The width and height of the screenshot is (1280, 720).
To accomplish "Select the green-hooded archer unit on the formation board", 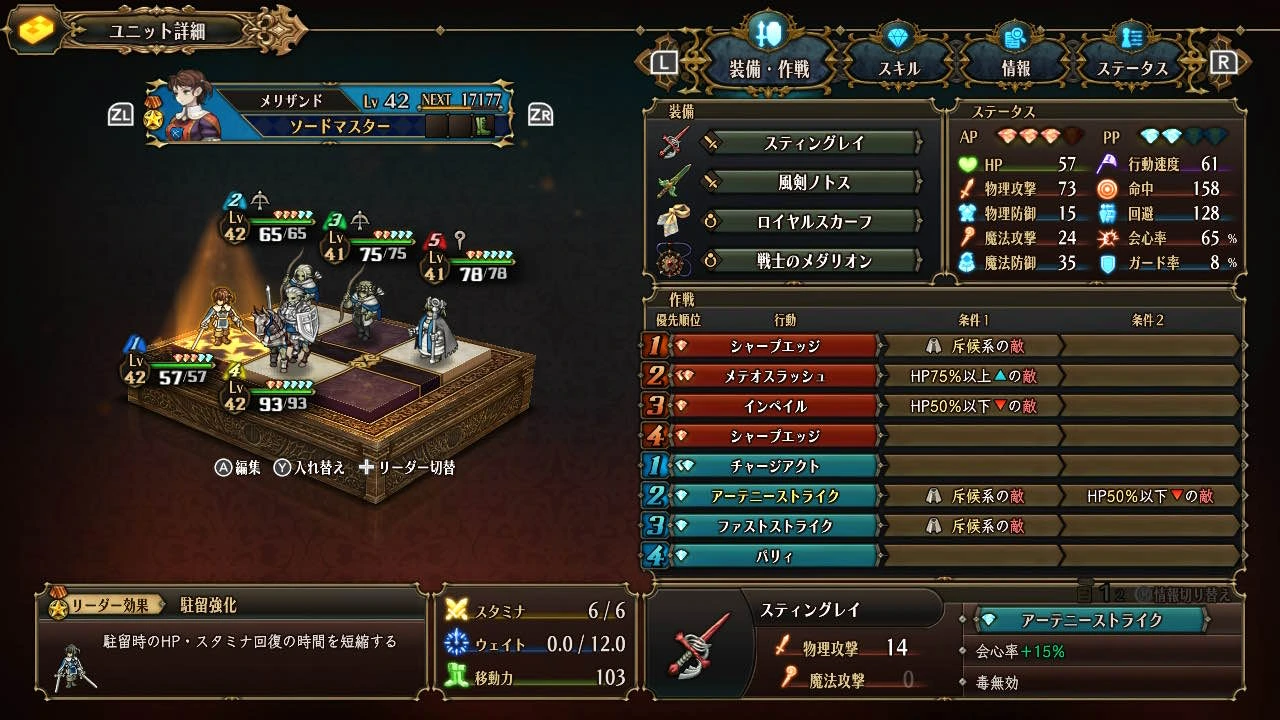I will coord(359,310).
